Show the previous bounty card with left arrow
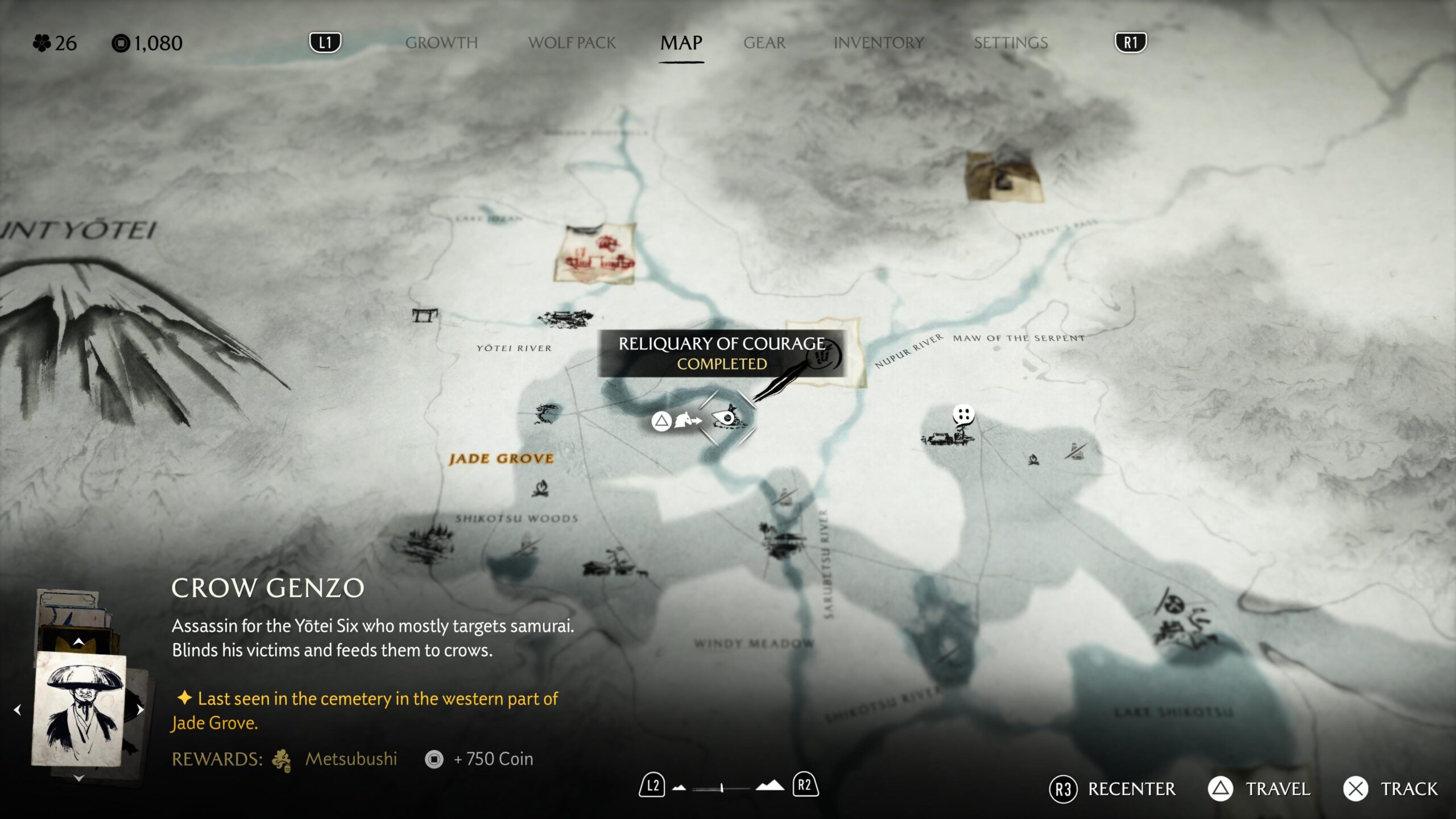1456x819 pixels. (x=18, y=710)
